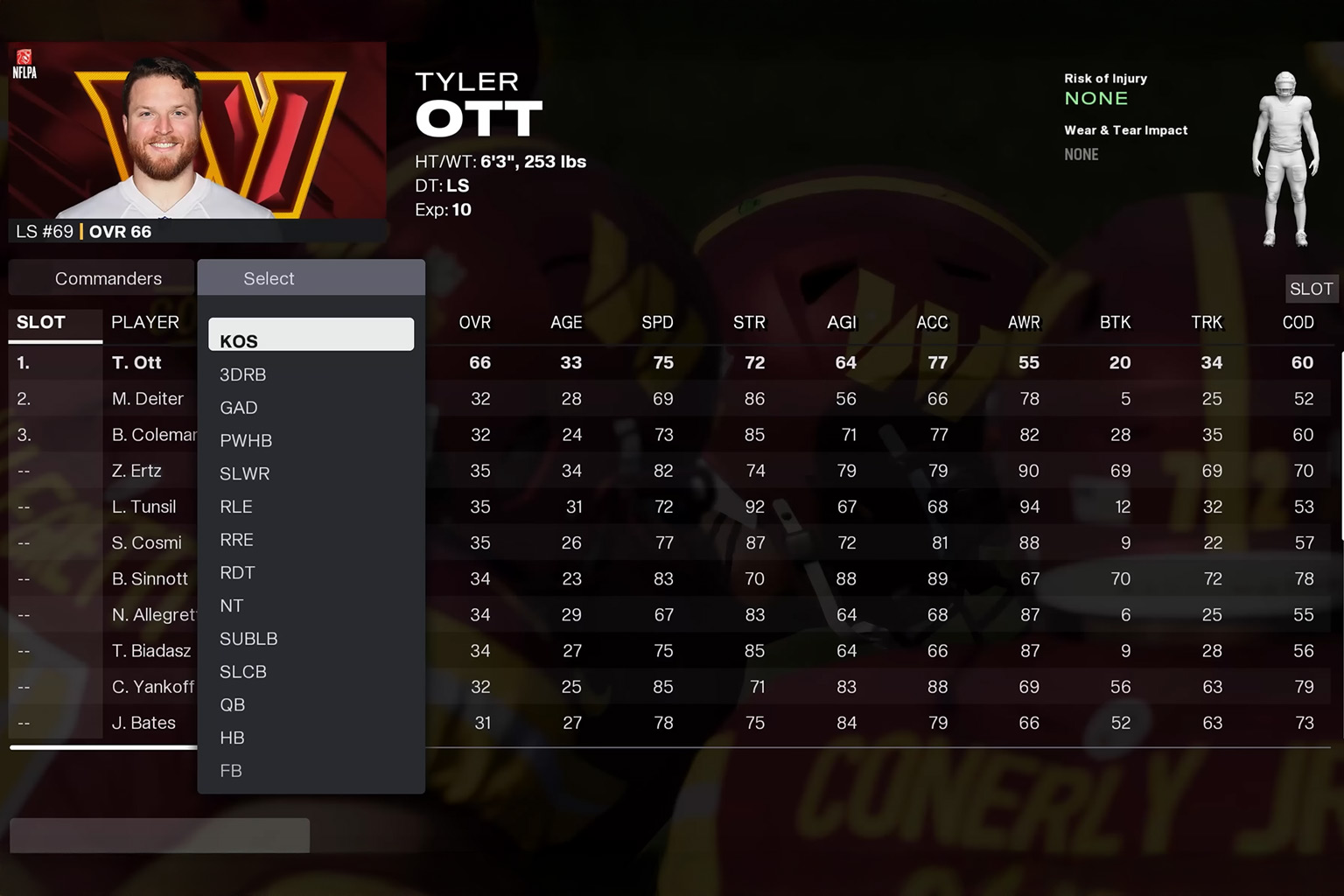
Task: Select KOS in the position dropdown
Action: click(311, 336)
